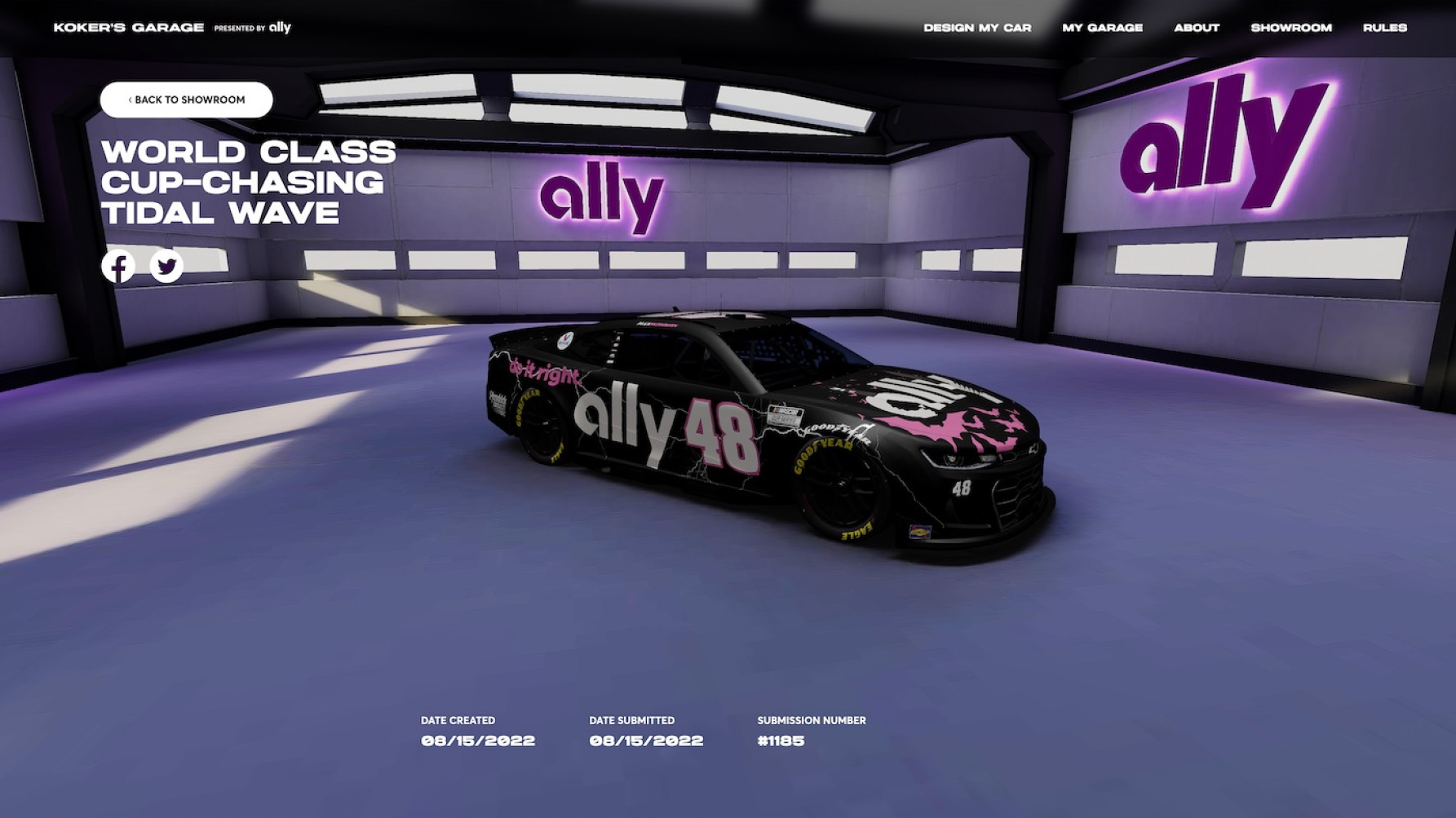The height and width of the screenshot is (818, 1456).
Task: Share this car on Facebook
Action: [x=118, y=267]
